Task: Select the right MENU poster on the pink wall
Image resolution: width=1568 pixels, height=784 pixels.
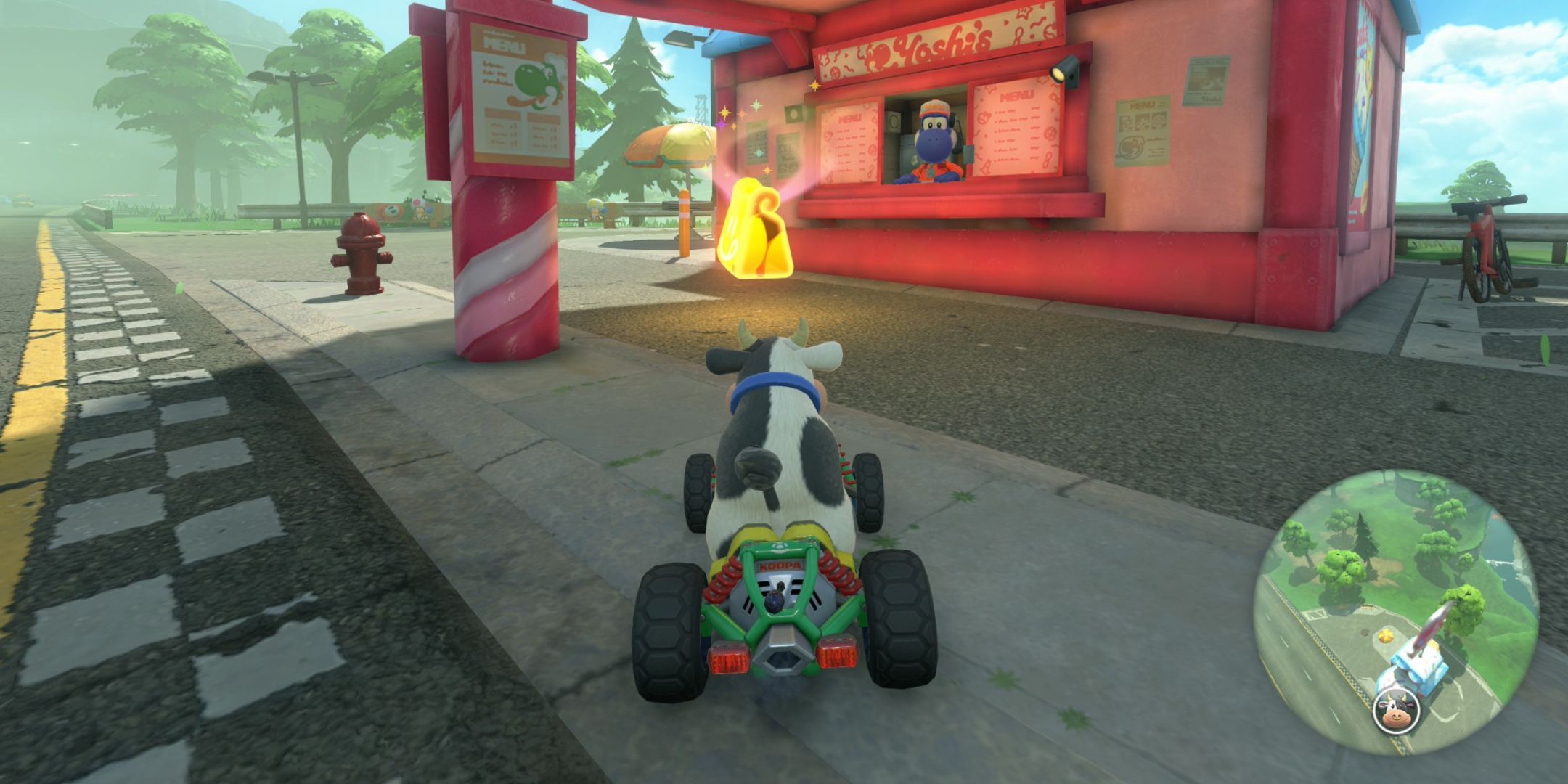Action: [x=1143, y=131]
